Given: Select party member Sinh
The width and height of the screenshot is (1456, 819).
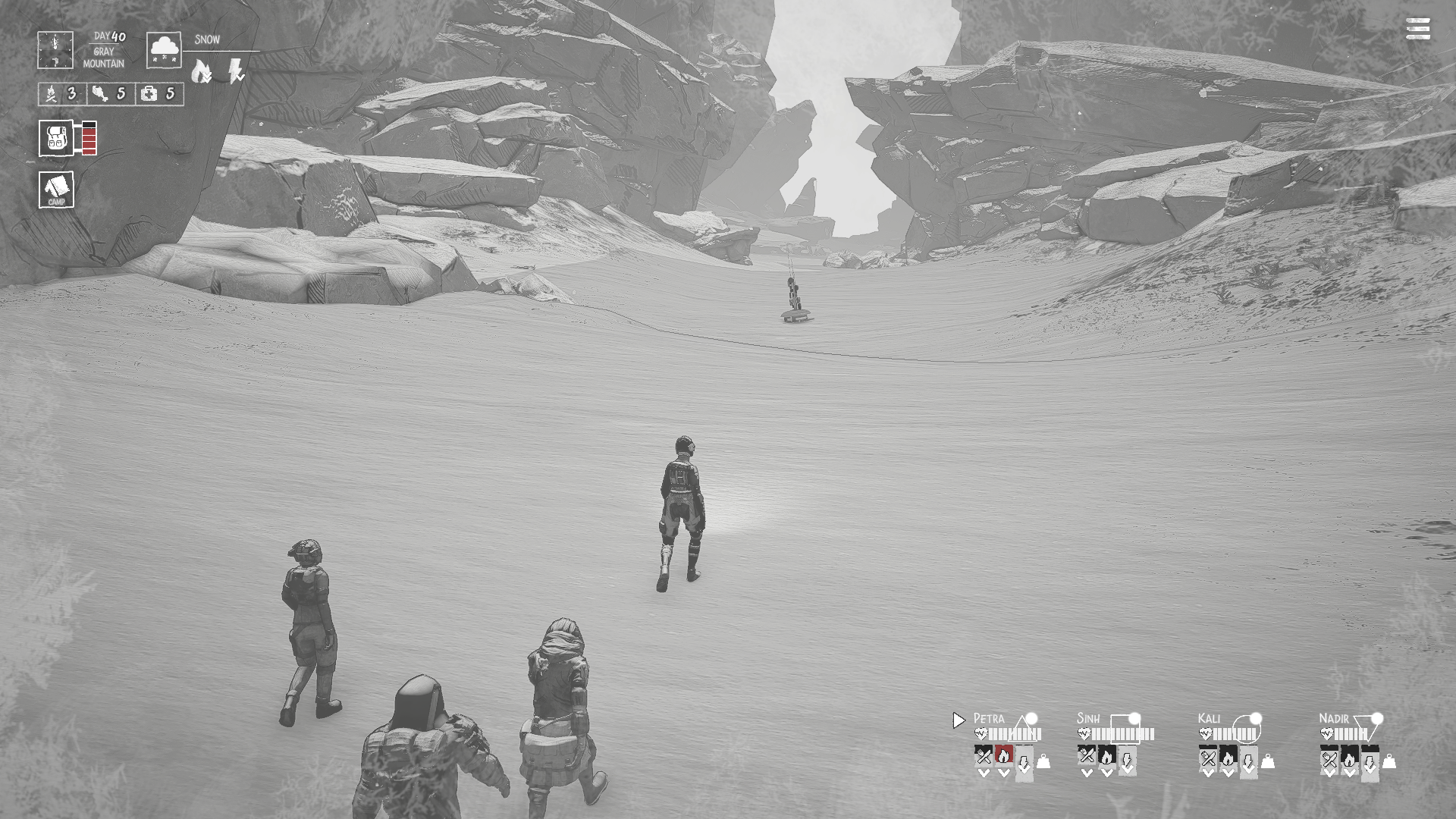Looking at the screenshot, I should click(x=1088, y=718).
